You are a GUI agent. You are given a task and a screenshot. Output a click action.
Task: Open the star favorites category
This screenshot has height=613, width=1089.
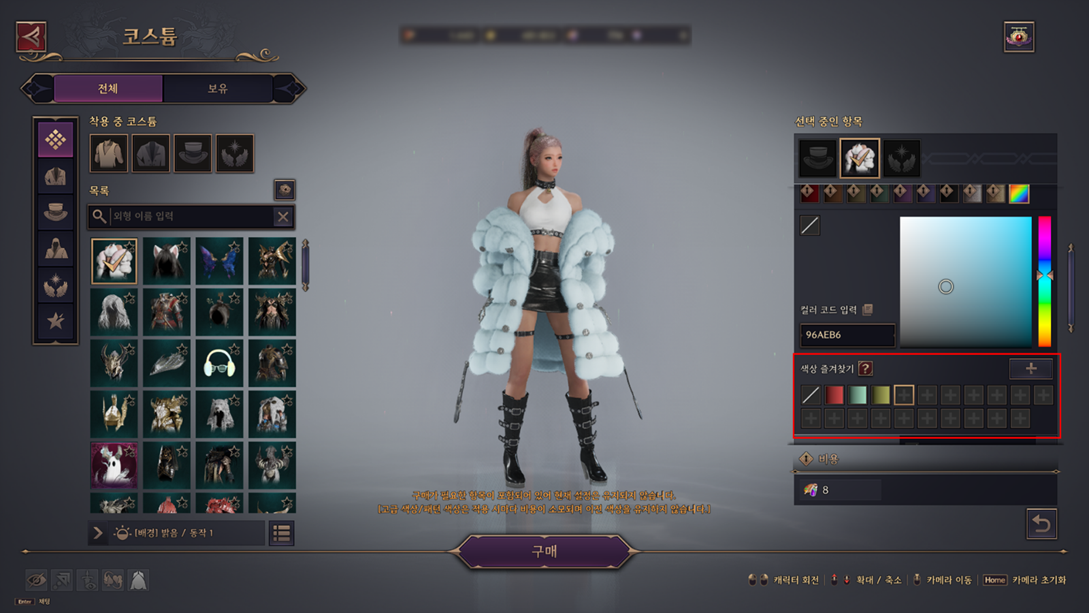[x=55, y=321]
